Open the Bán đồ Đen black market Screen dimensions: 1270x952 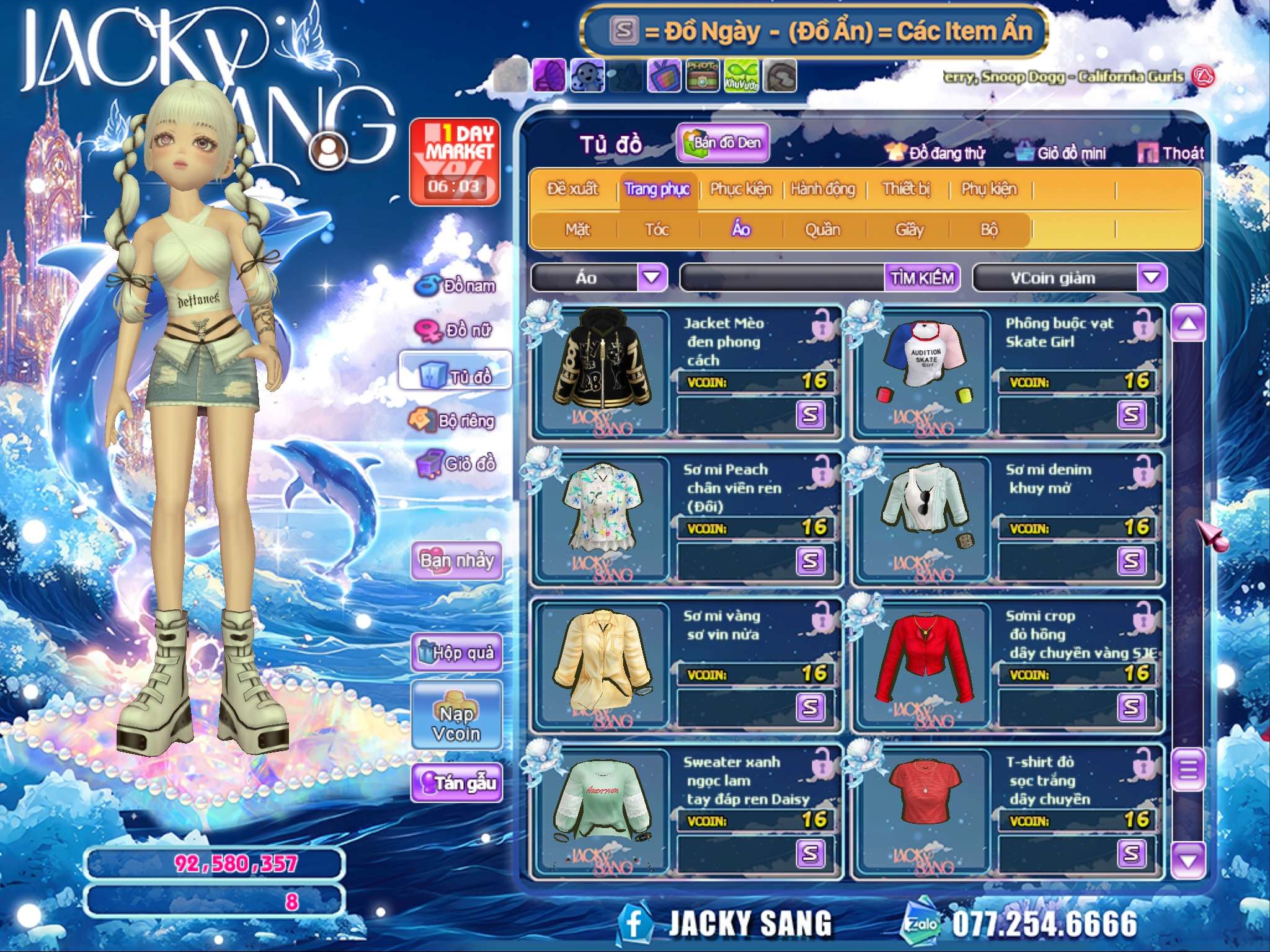pyautogui.click(x=723, y=143)
